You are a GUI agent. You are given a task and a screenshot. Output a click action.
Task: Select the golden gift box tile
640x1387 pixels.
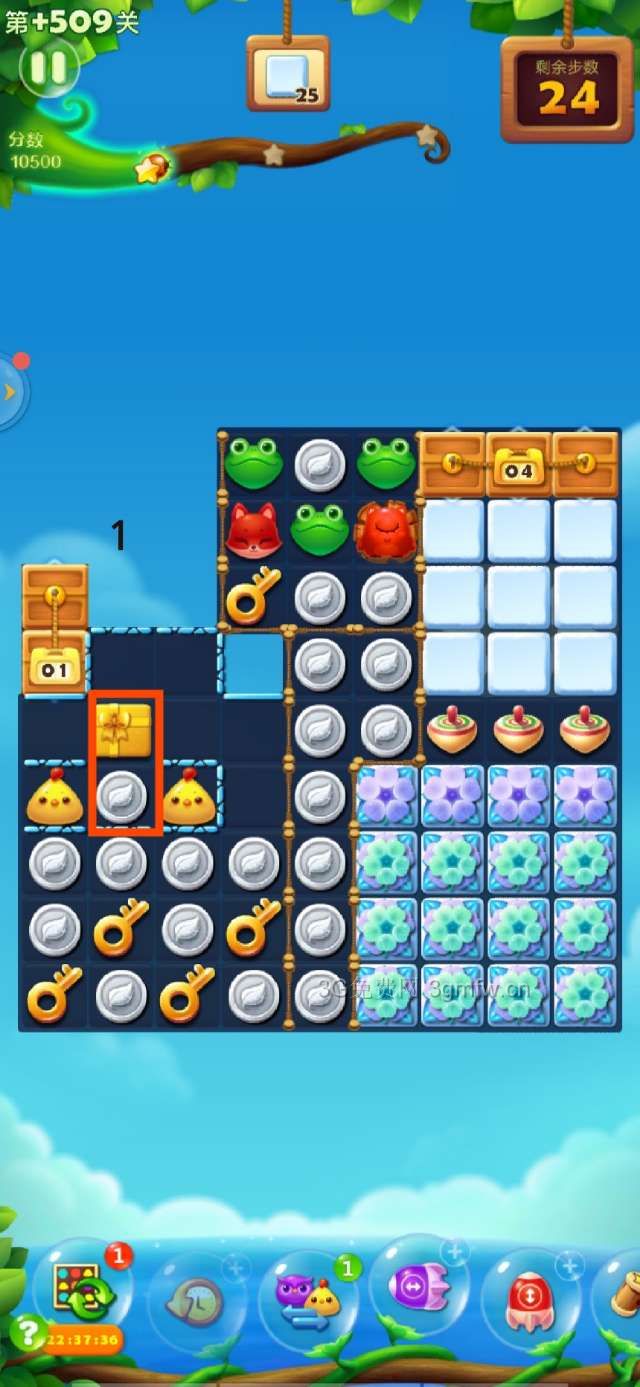coord(123,730)
